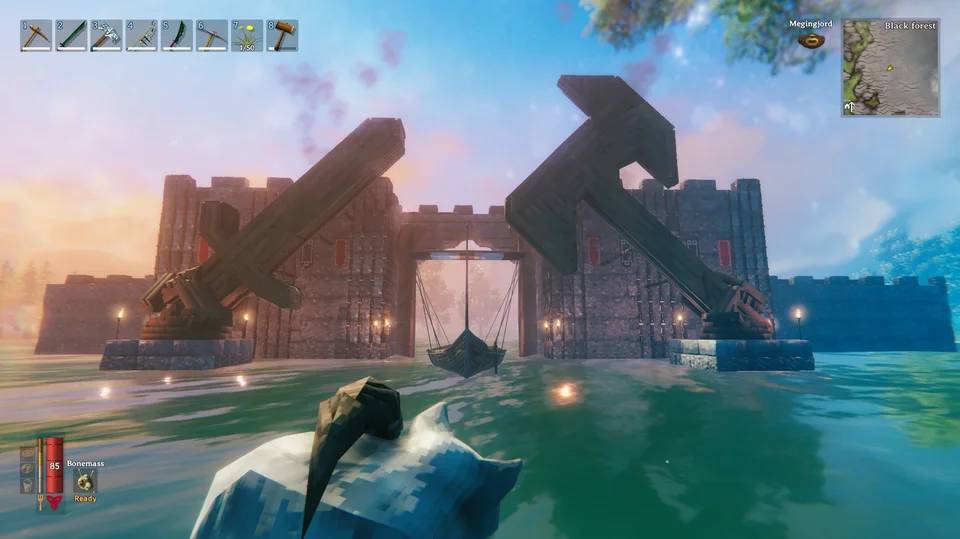This screenshot has width=960, height=539.
Task: Select the axe in hotbar slot 3
Action: 107,36
